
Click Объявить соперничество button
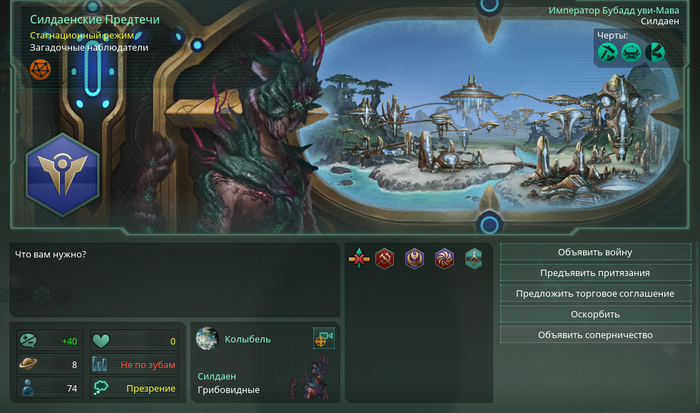pos(595,335)
